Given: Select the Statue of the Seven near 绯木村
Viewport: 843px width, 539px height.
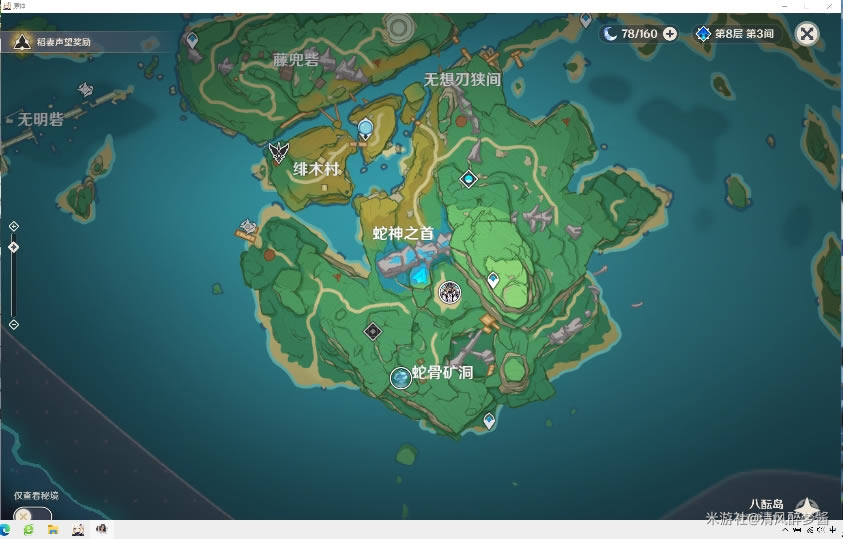Looking at the screenshot, I should (x=366, y=128).
